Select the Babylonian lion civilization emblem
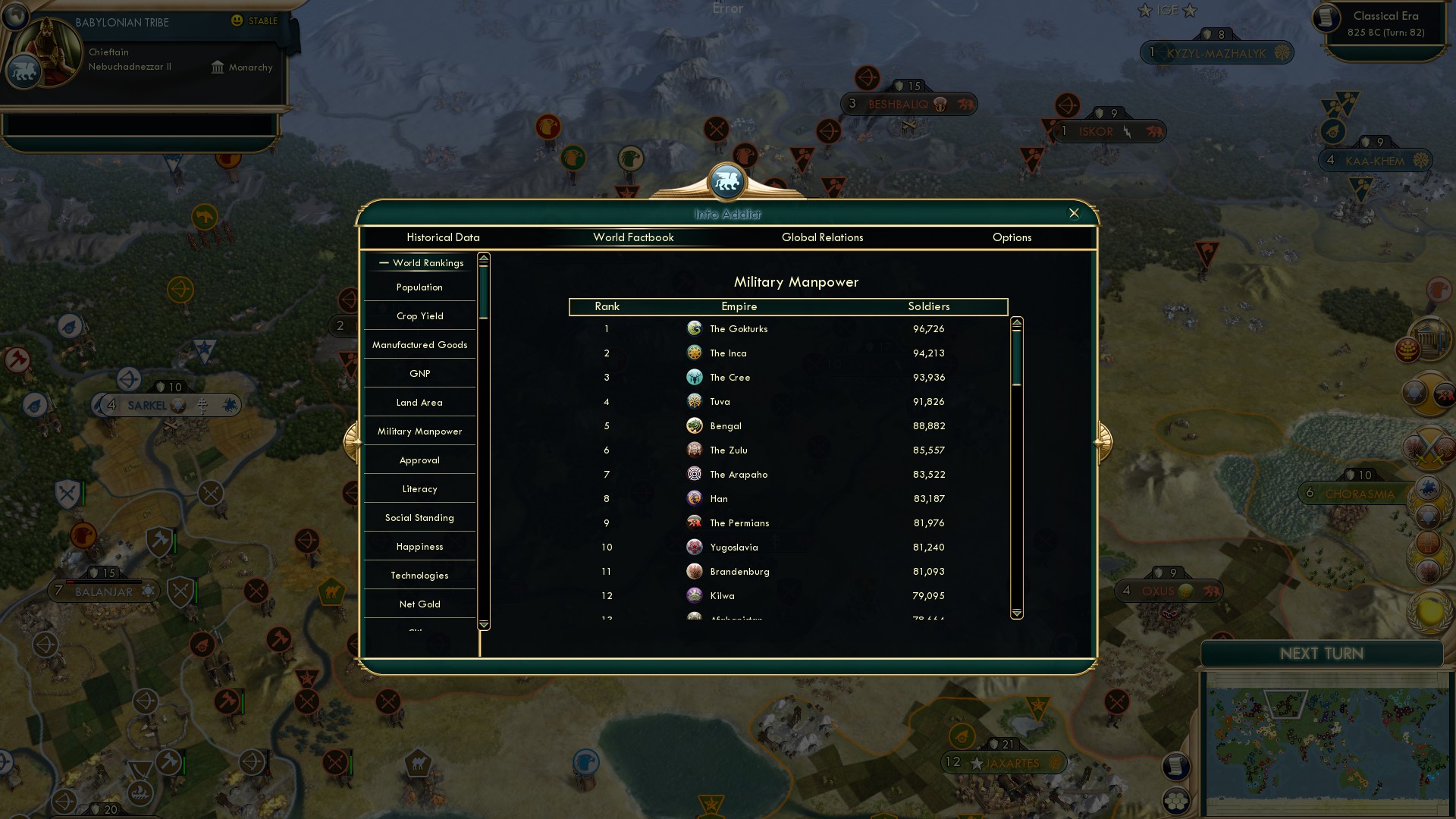 (x=25, y=71)
